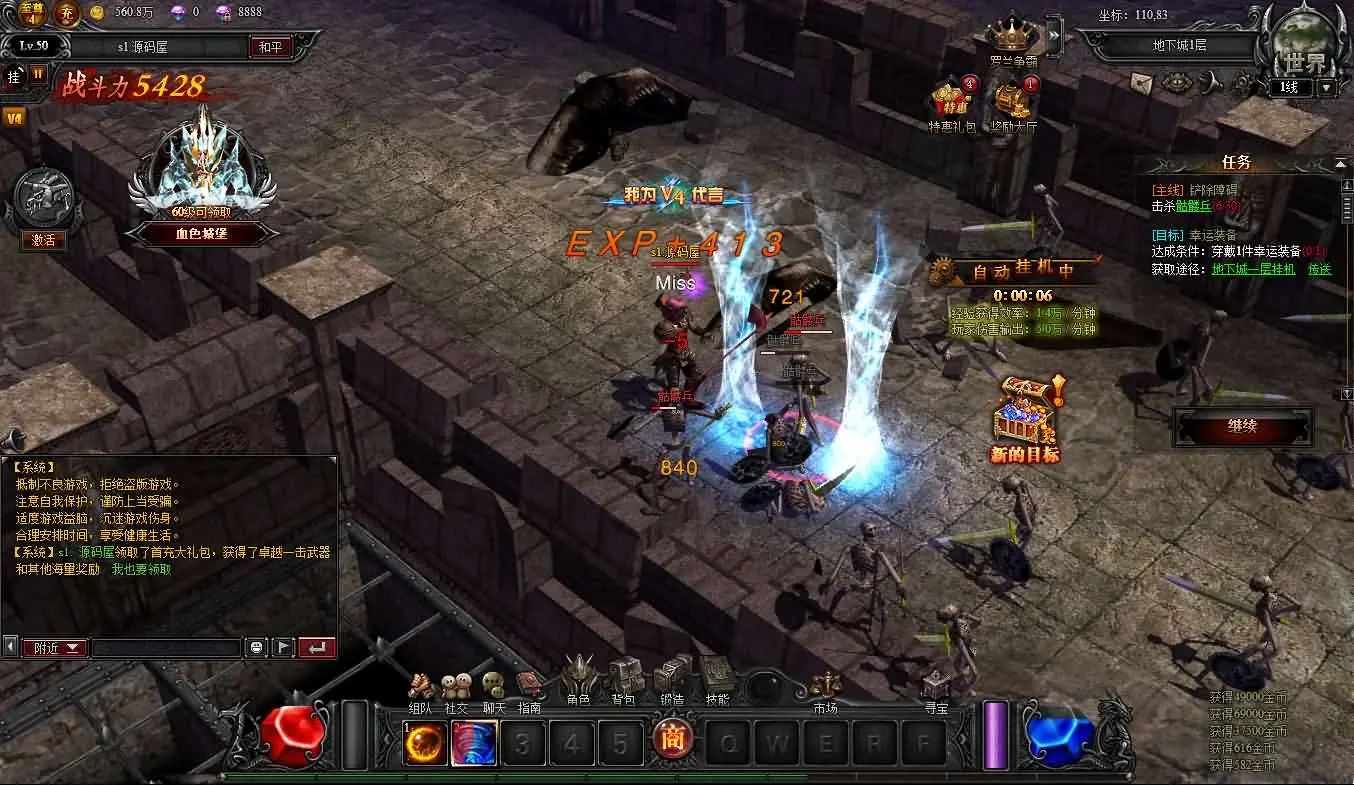Viewport: 1354px width, 785px height.
Task: Open the 世界 world map globe
Action: click(x=1305, y=47)
